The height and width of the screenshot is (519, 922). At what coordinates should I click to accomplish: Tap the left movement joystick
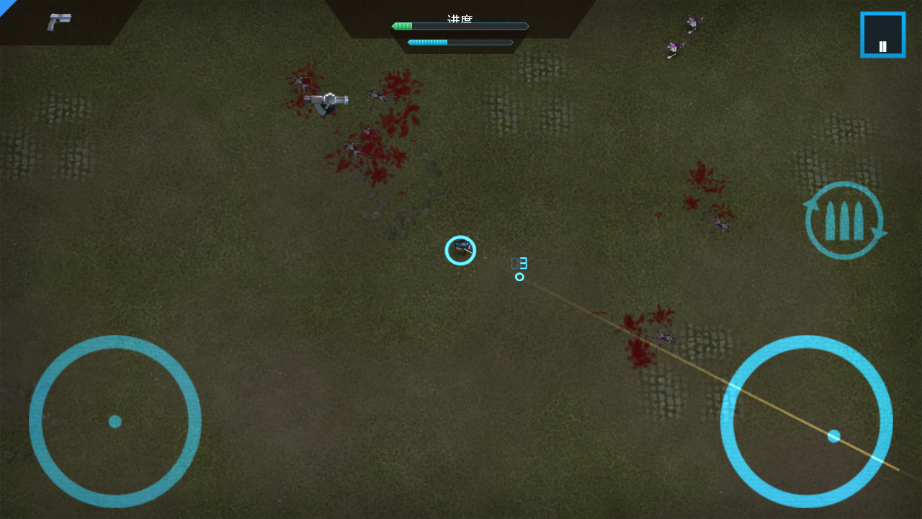(115, 421)
